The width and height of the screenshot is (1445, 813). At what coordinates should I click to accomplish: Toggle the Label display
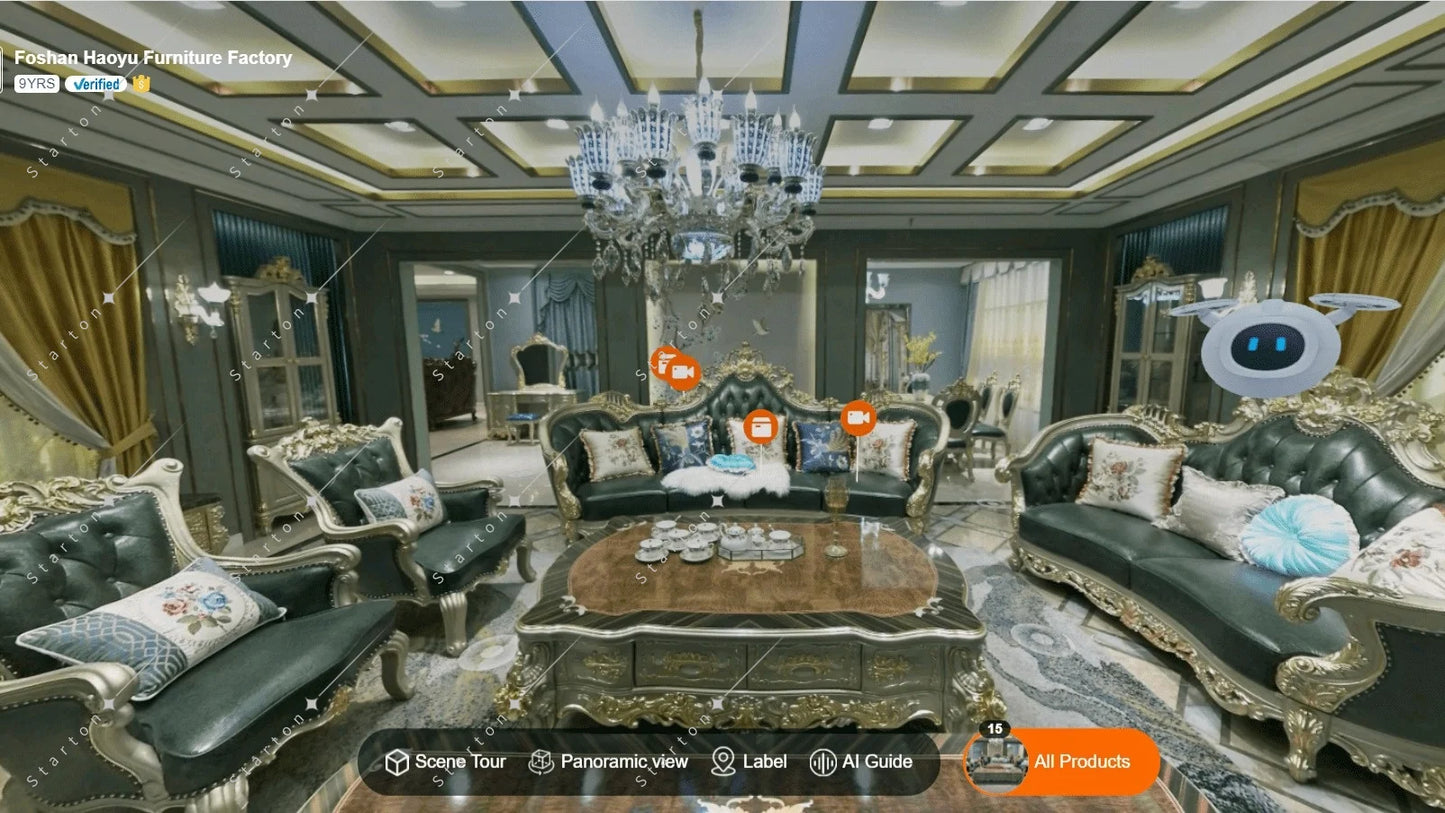pos(749,762)
